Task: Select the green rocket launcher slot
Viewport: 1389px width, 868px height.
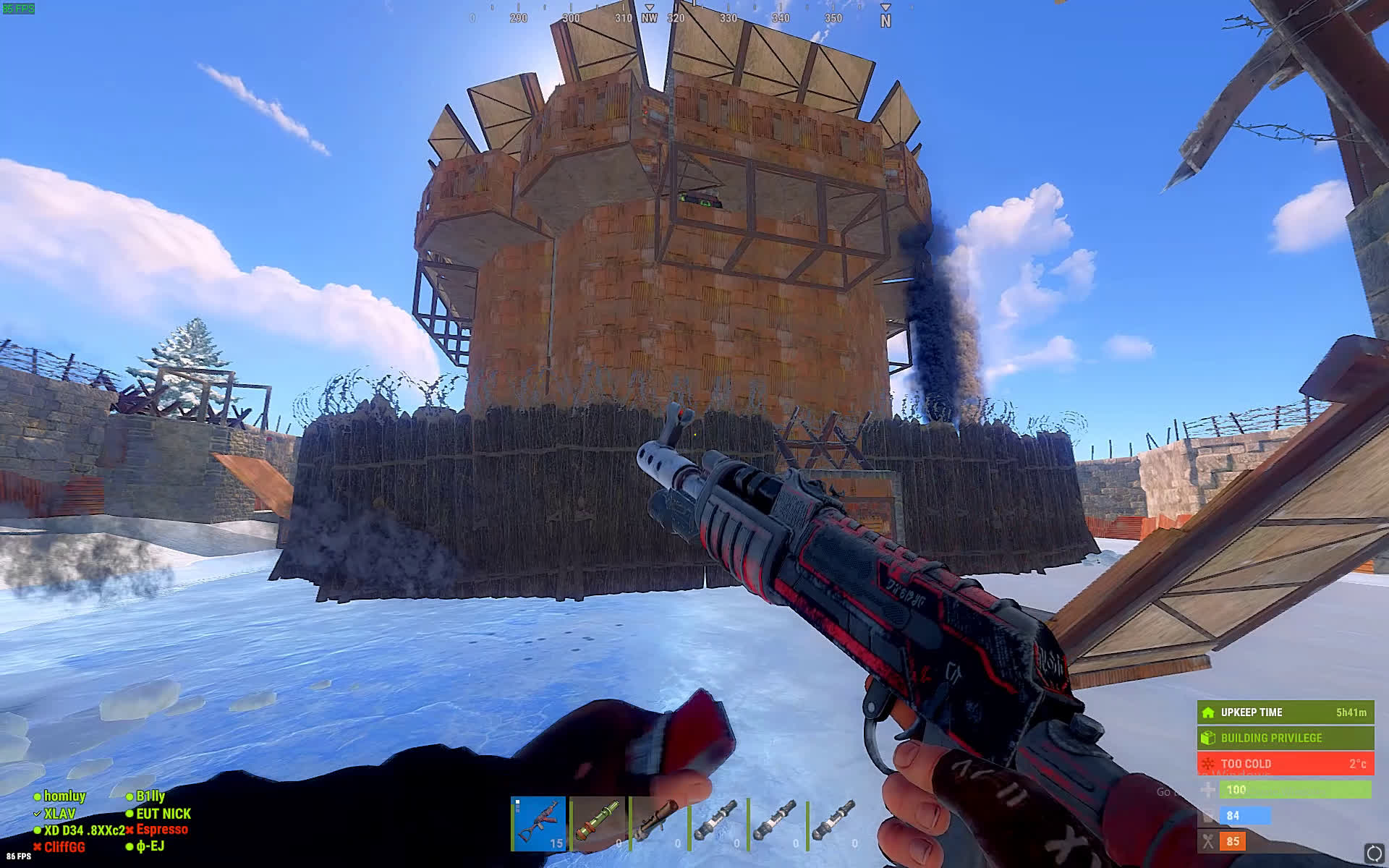Action: pos(598,823)
